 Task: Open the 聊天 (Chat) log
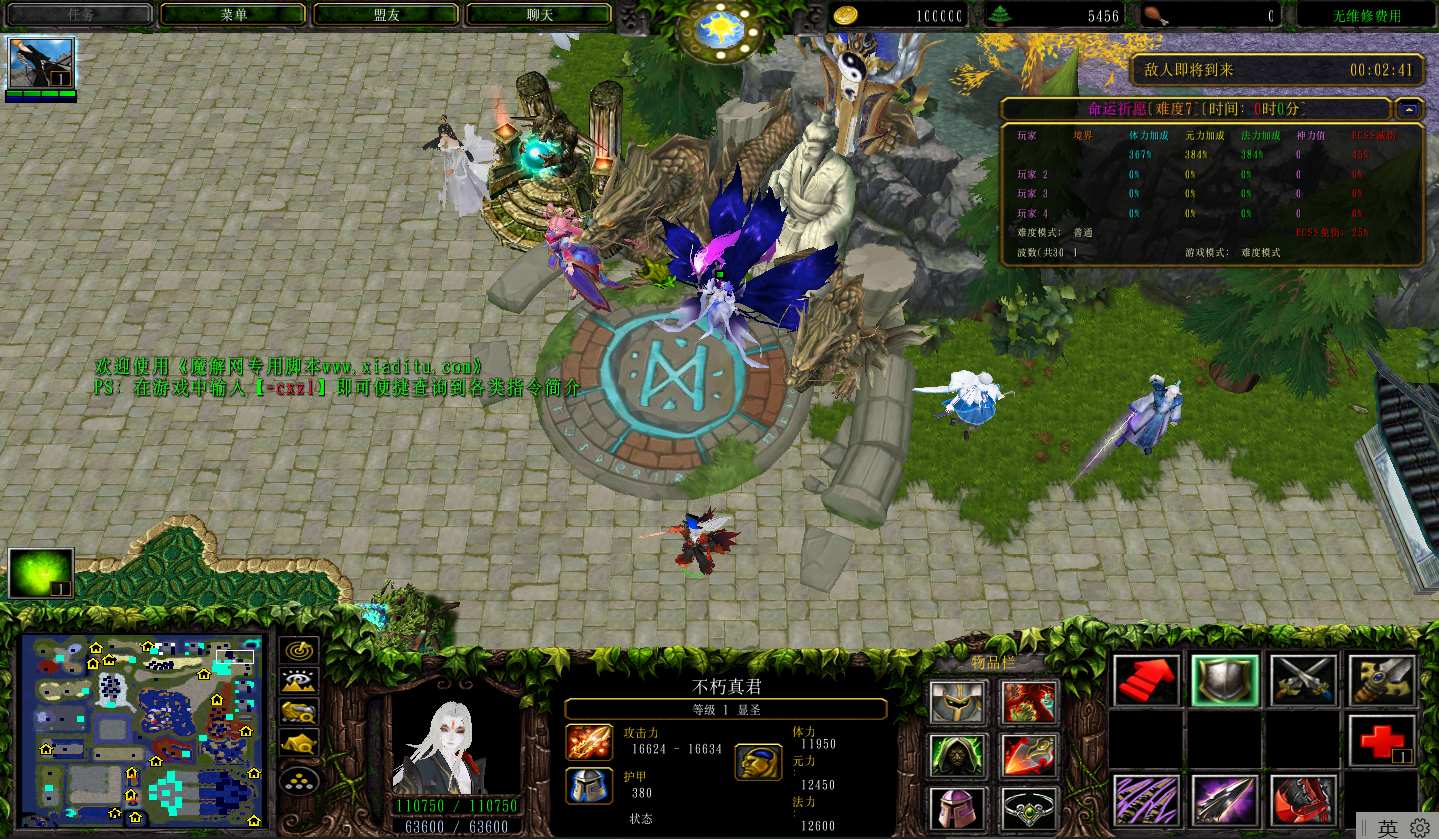click(539, 15)
